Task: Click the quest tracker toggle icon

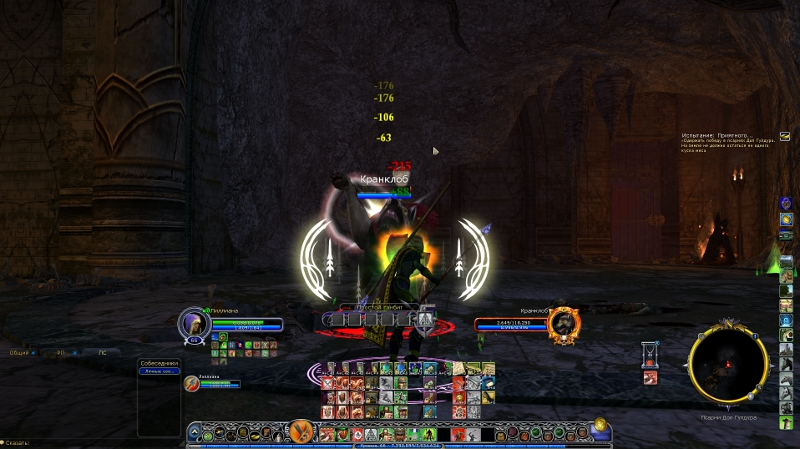Action: 784,136
